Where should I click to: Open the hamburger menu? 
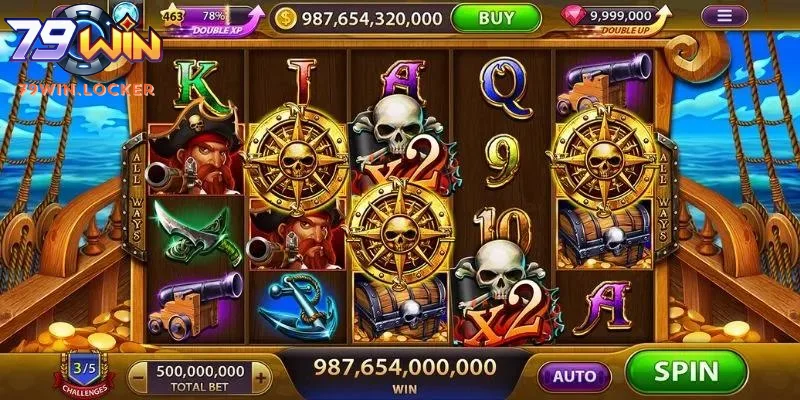(x=724, y=16)
